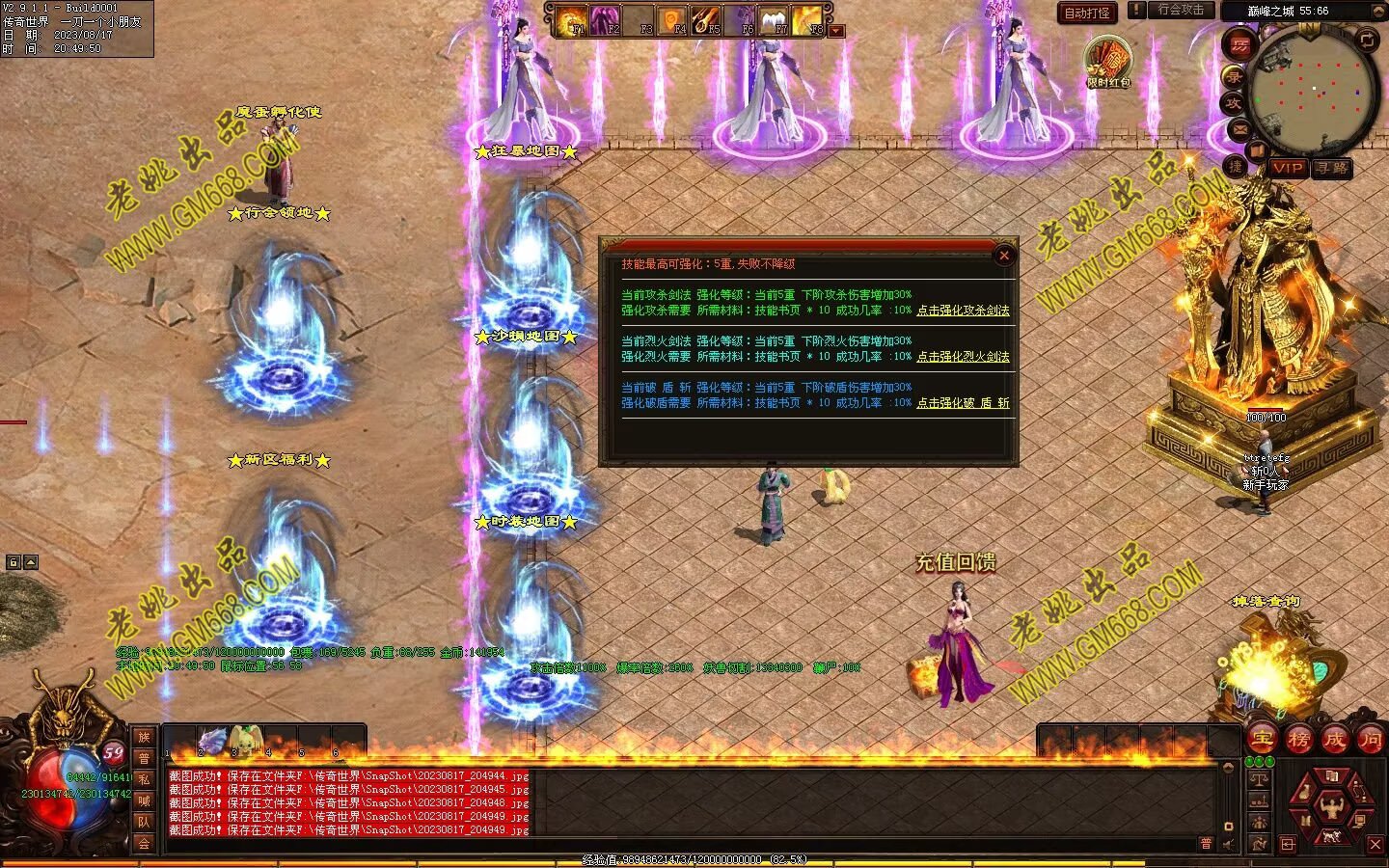Open the 限时红包 red envelope icon
Screen dimensions: 1389x868
pyautogui.click(x=1108, y=62)
